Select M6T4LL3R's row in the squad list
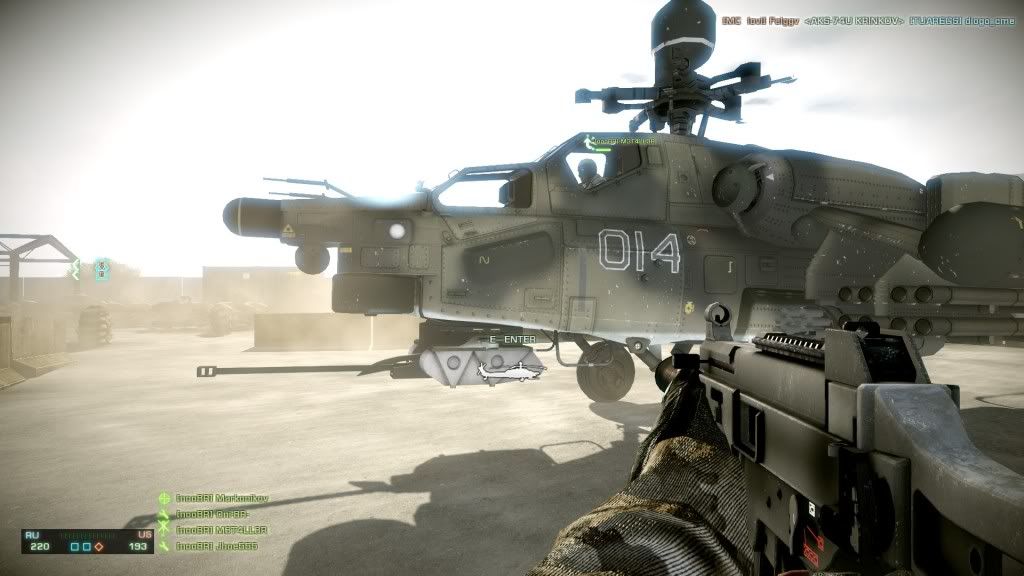 coord(220,530)
